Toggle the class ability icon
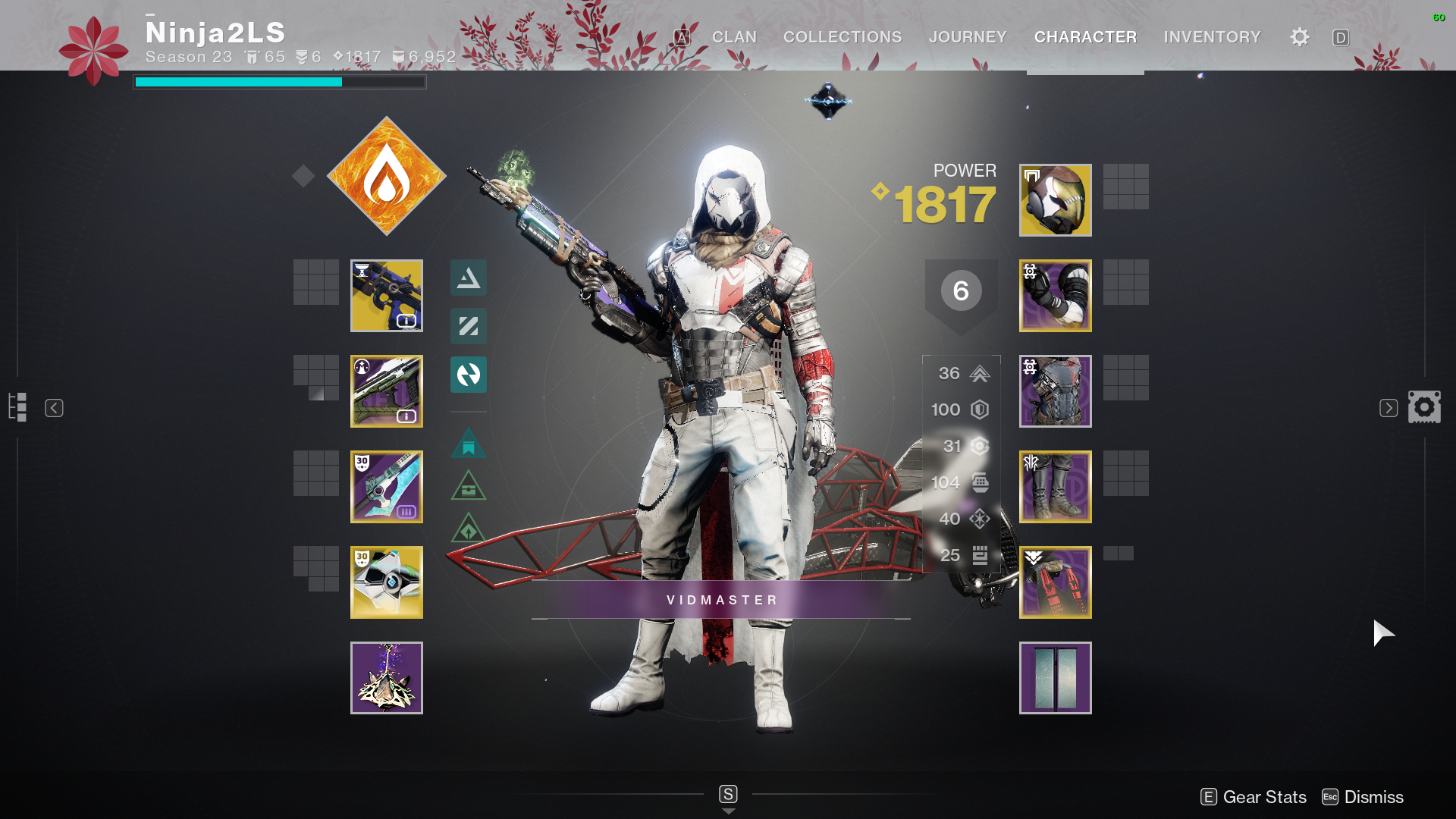The width and height of the screenshot is (1456, 819). 468,375
